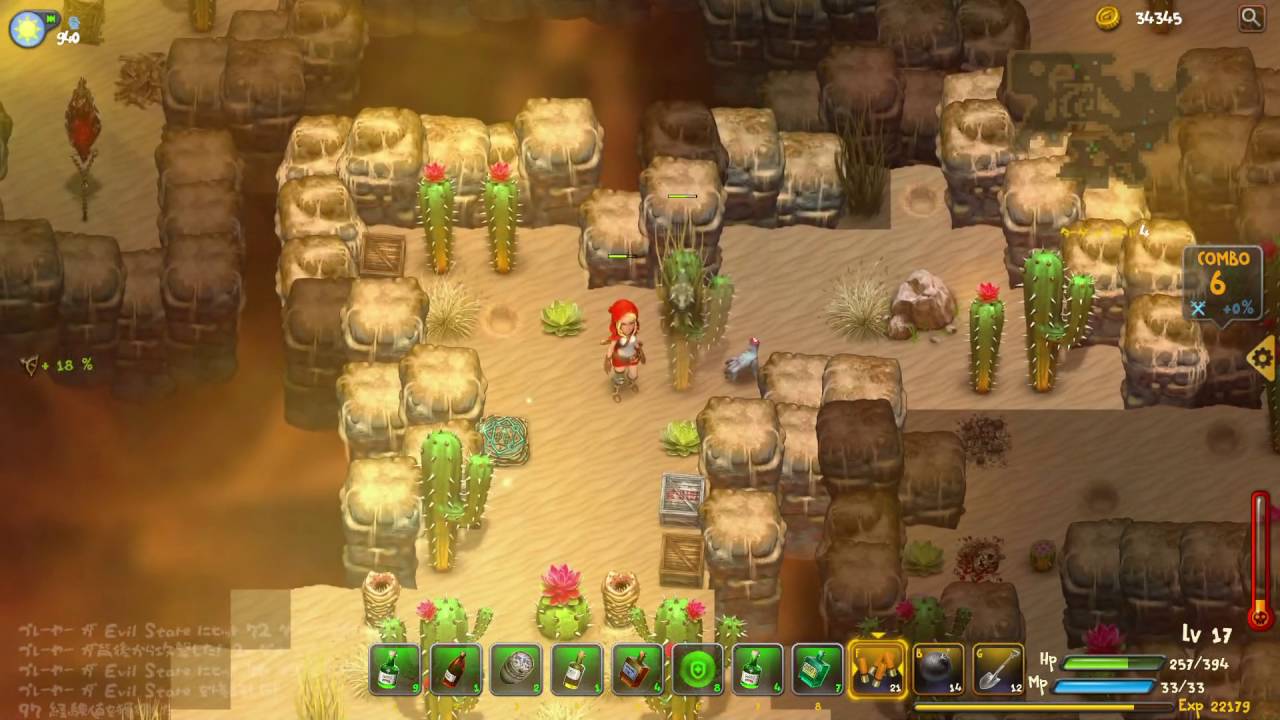
Task: Select the metal keg barrel slot
Action: (x=516, y=669)
